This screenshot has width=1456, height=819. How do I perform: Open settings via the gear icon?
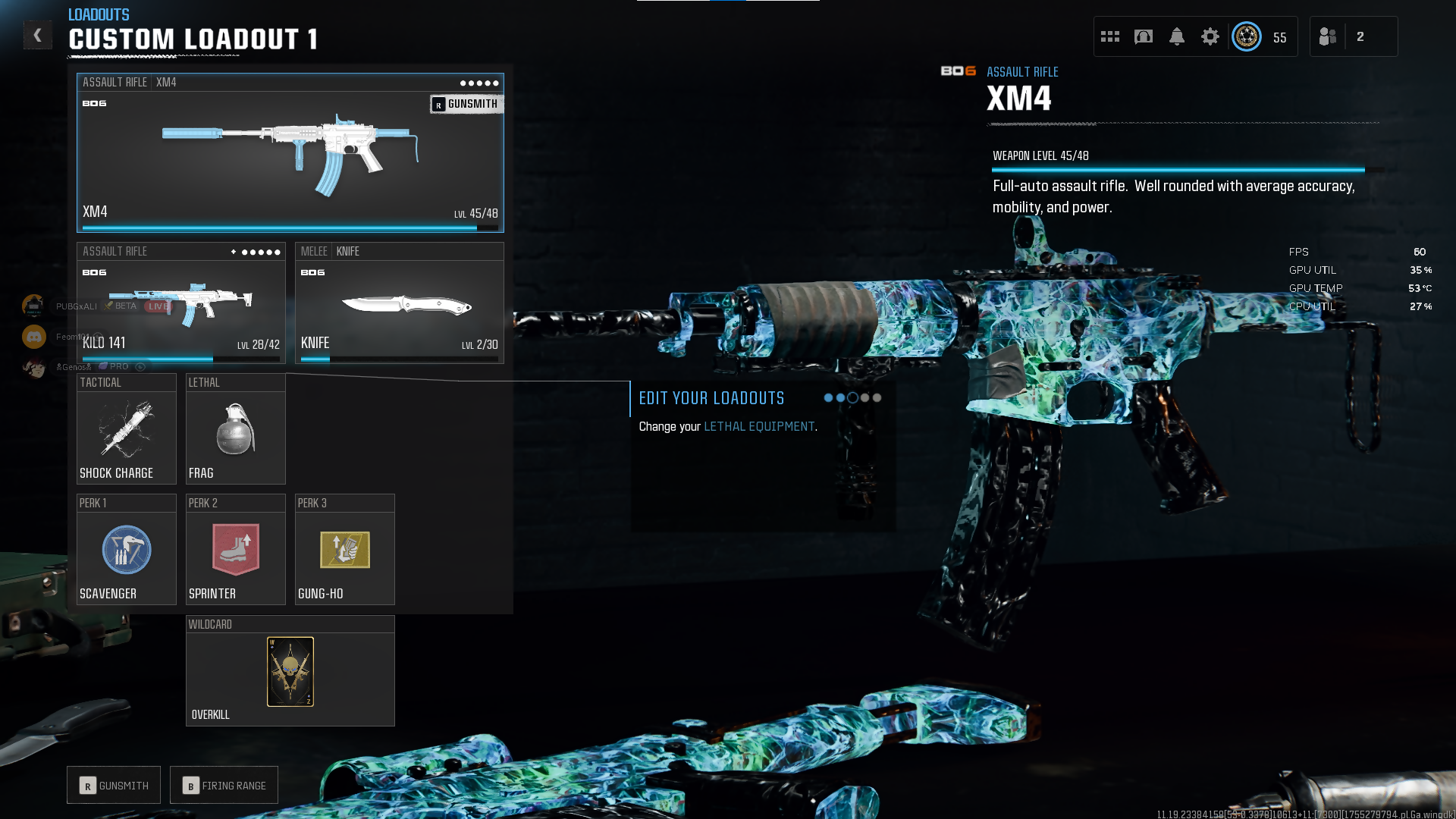(x=1210, y=36)
